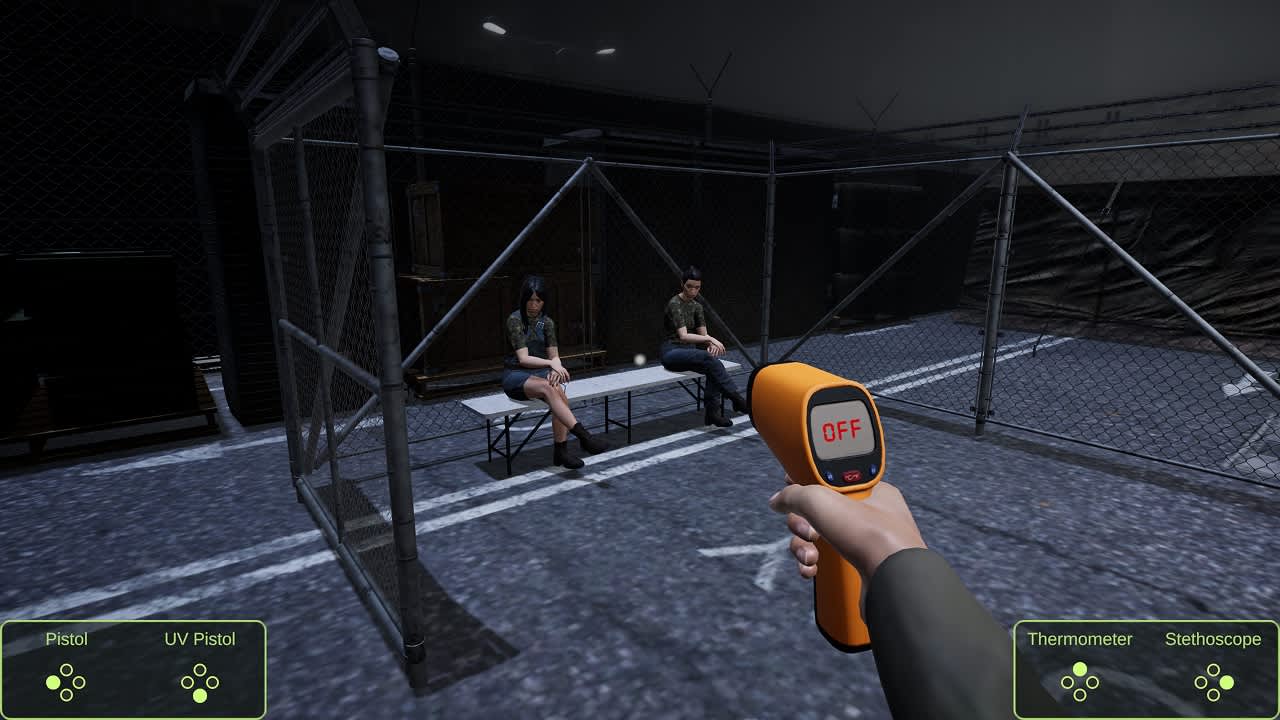Select the Pistol equipment icon
The width and height of the screenshot is (1280, 720).
tap(66, 639)
